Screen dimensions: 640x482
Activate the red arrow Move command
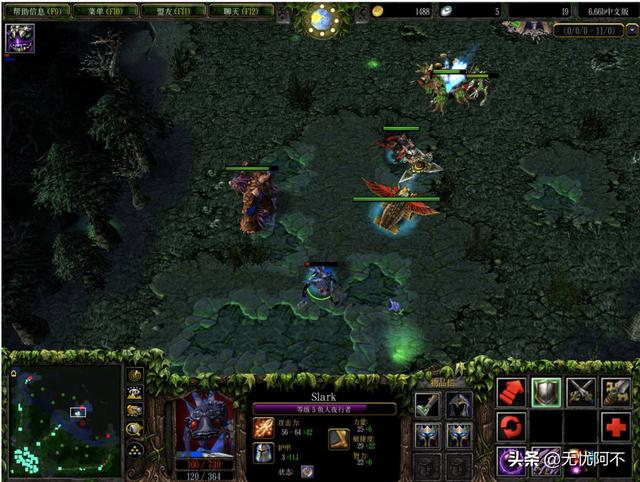click(511, 391)
